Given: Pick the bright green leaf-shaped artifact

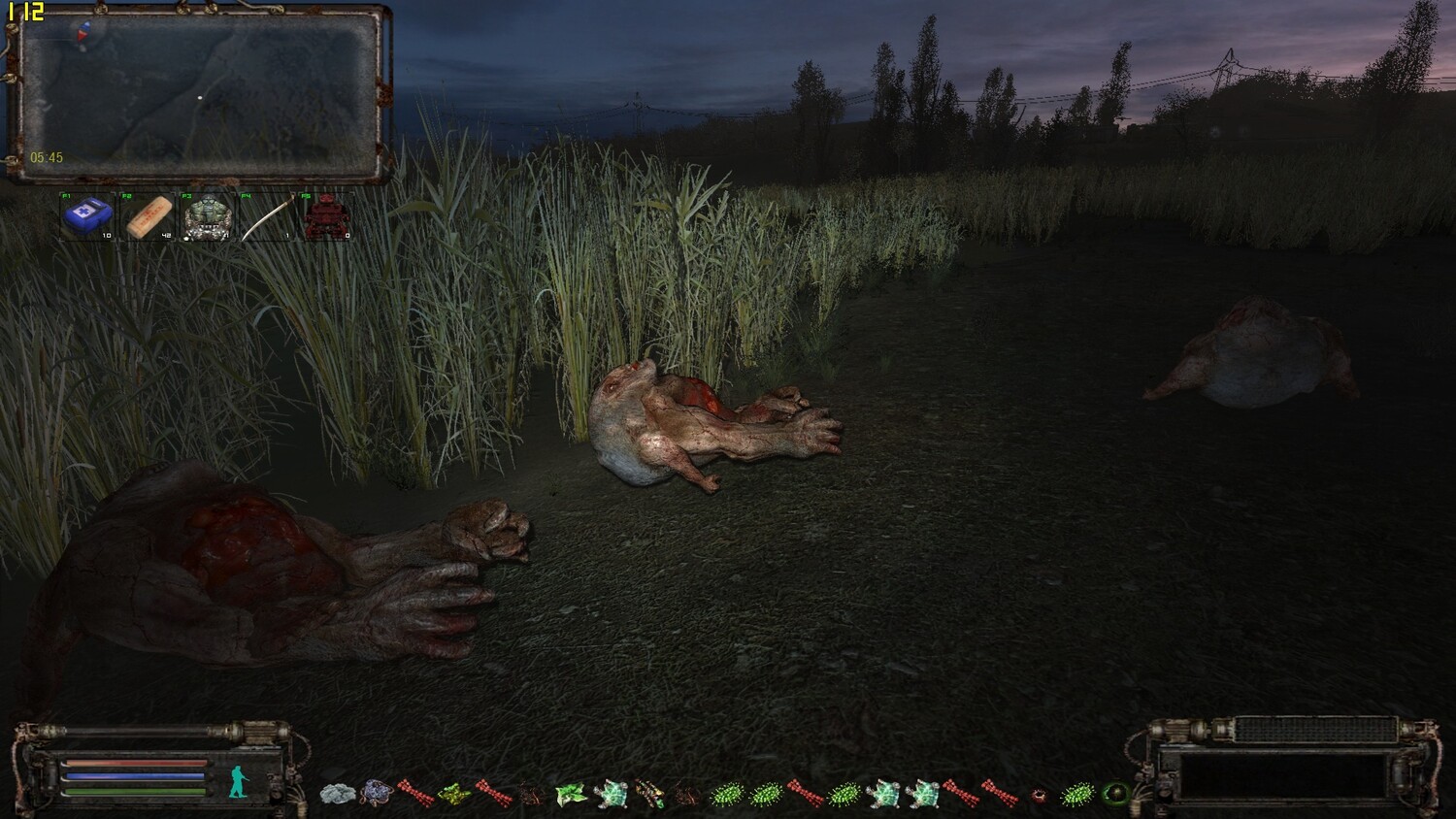Looking at the screenshot, I should [x=571, y=795].
